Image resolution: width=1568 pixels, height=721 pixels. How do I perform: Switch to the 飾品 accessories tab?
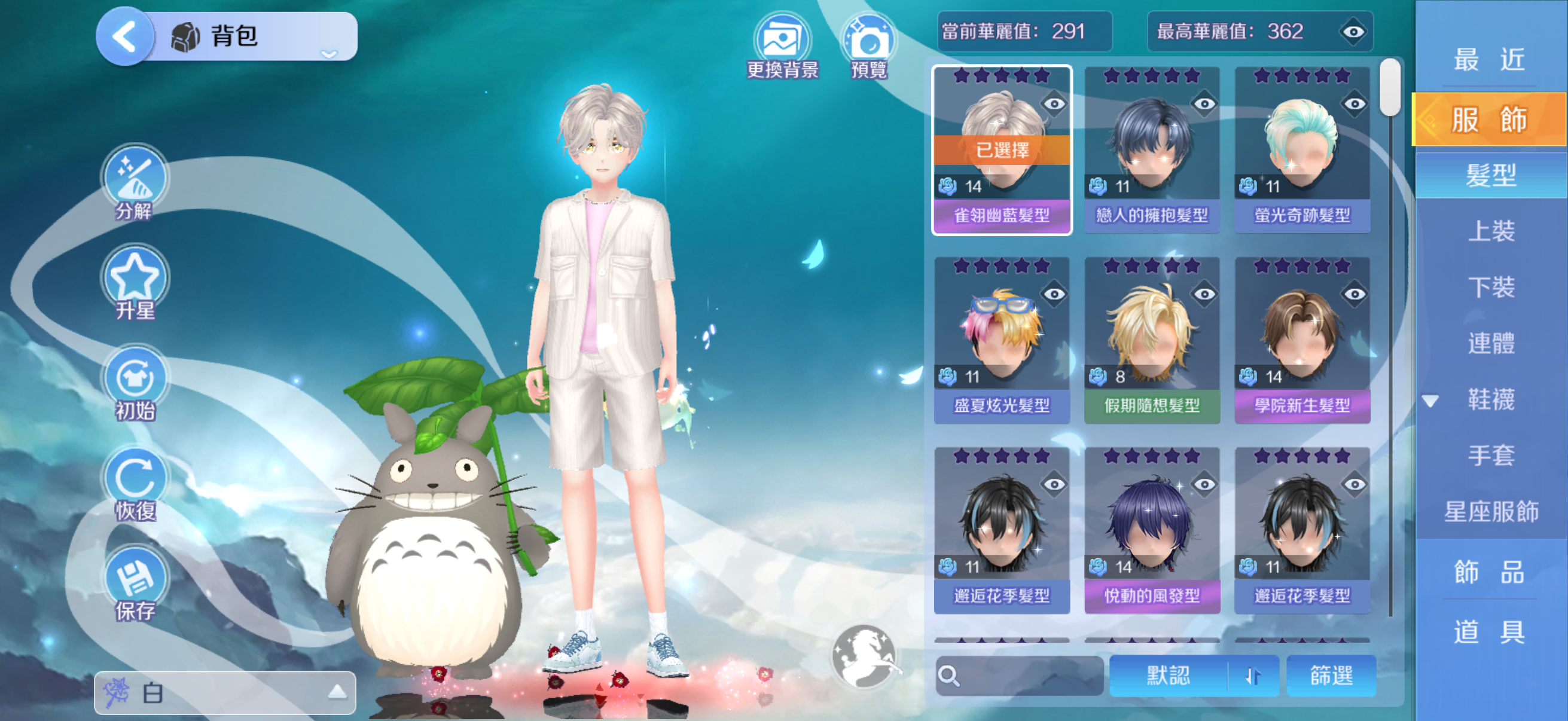click(1490, 572)
